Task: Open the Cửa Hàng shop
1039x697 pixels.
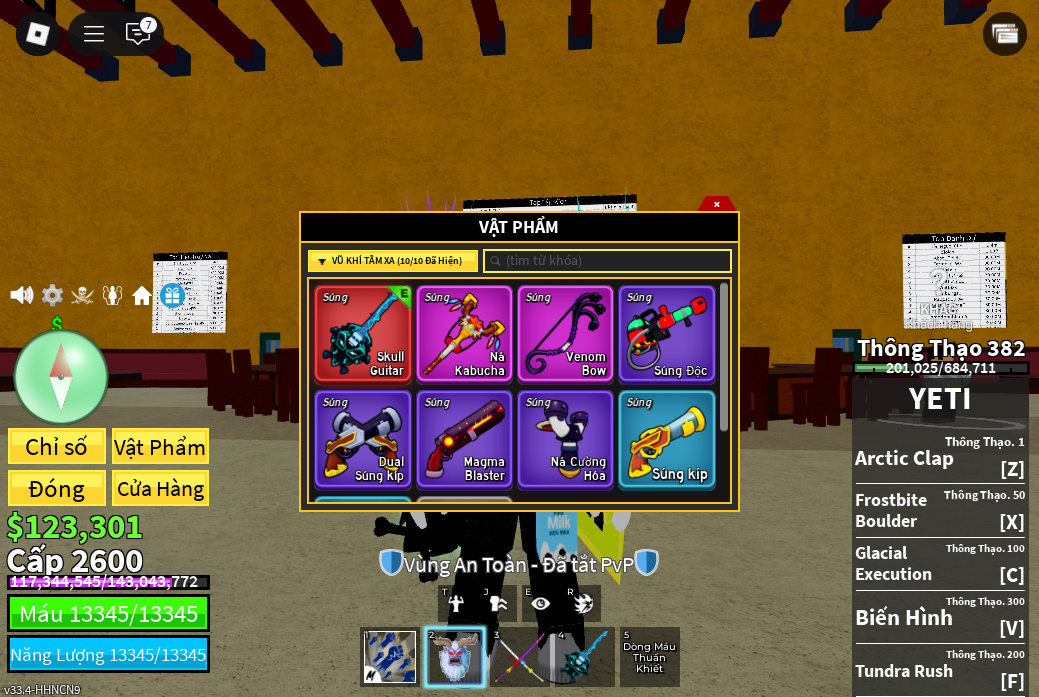Action: (160, 489)
